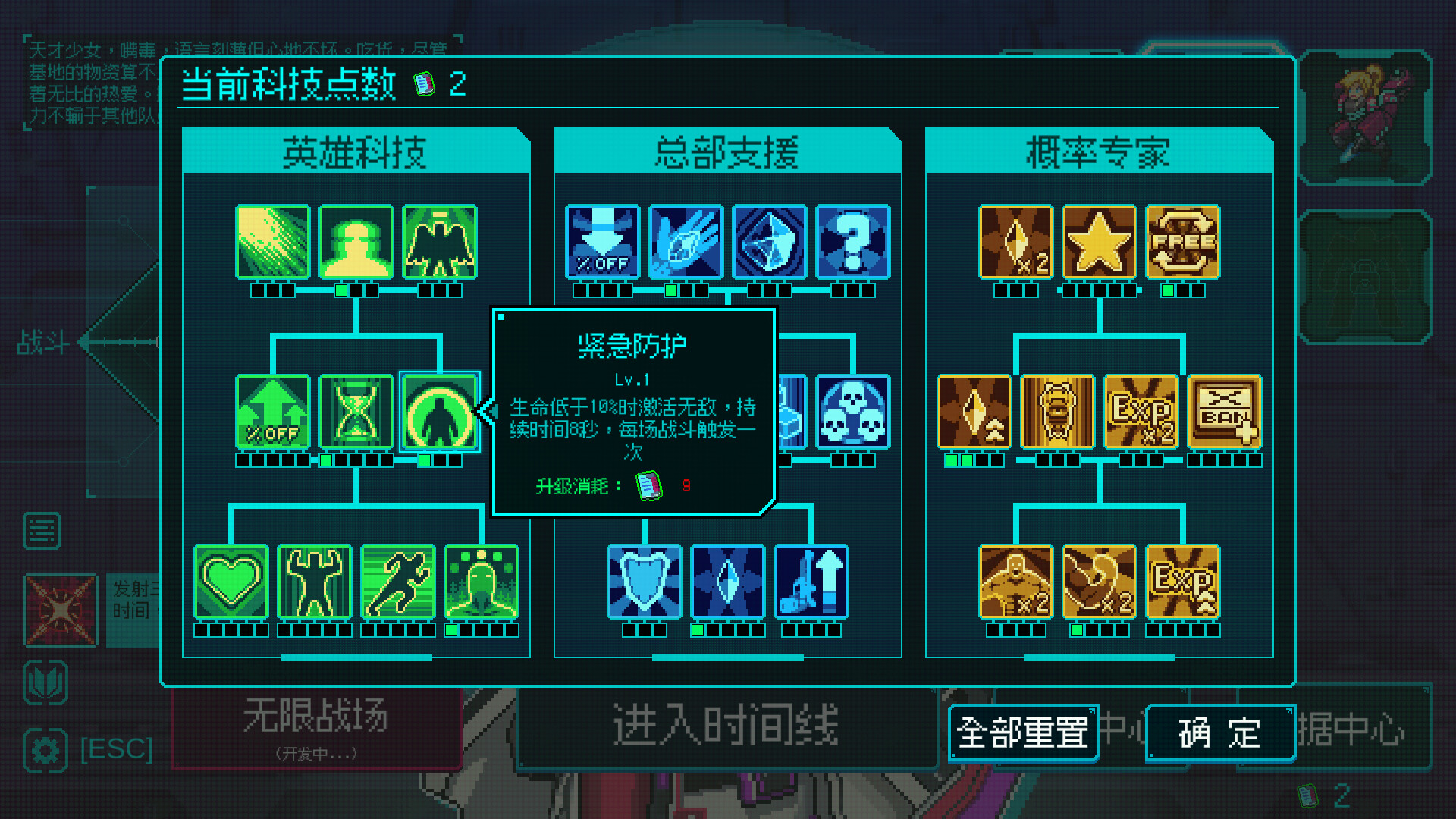Open the book manual icon in left sidebar

[x=44, y=681]
